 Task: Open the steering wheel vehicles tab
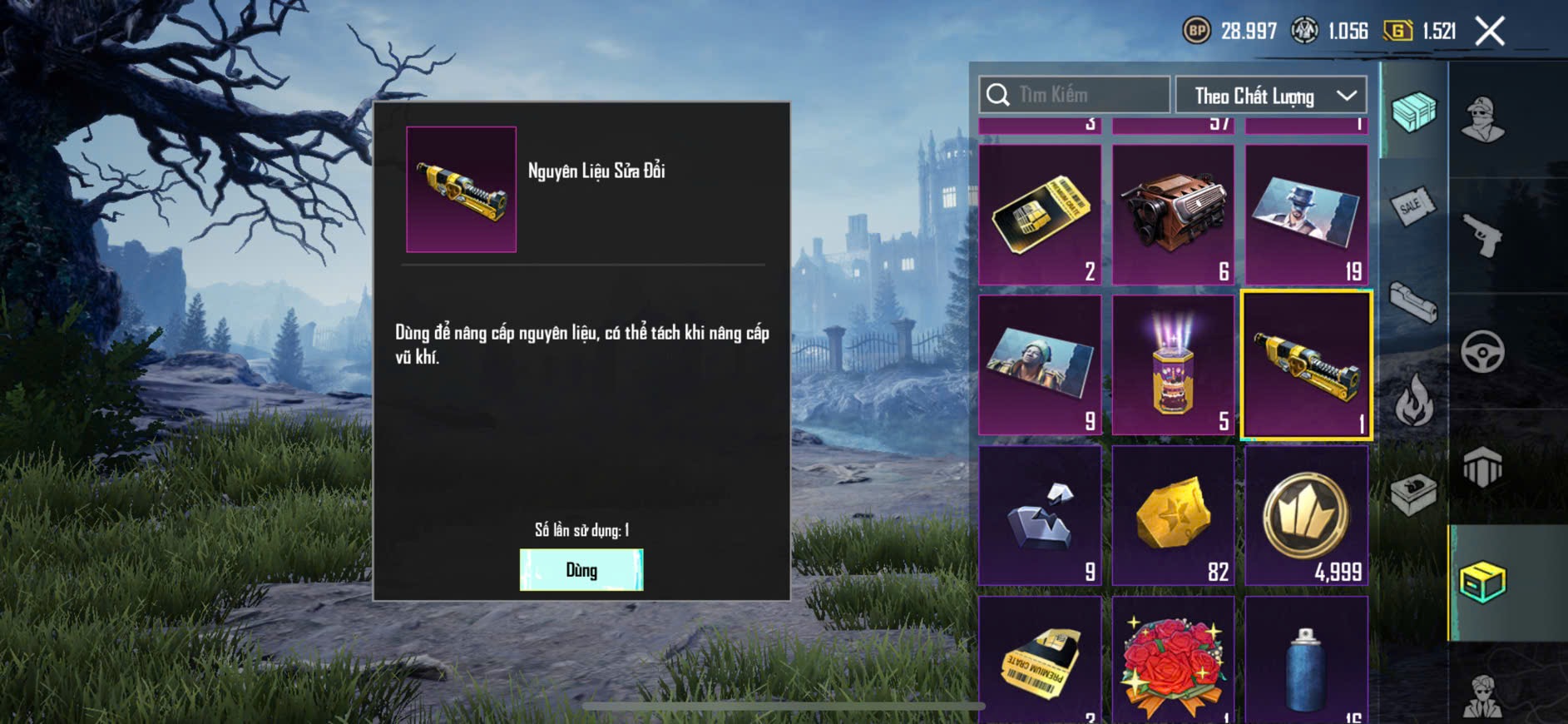point(1482,351)
